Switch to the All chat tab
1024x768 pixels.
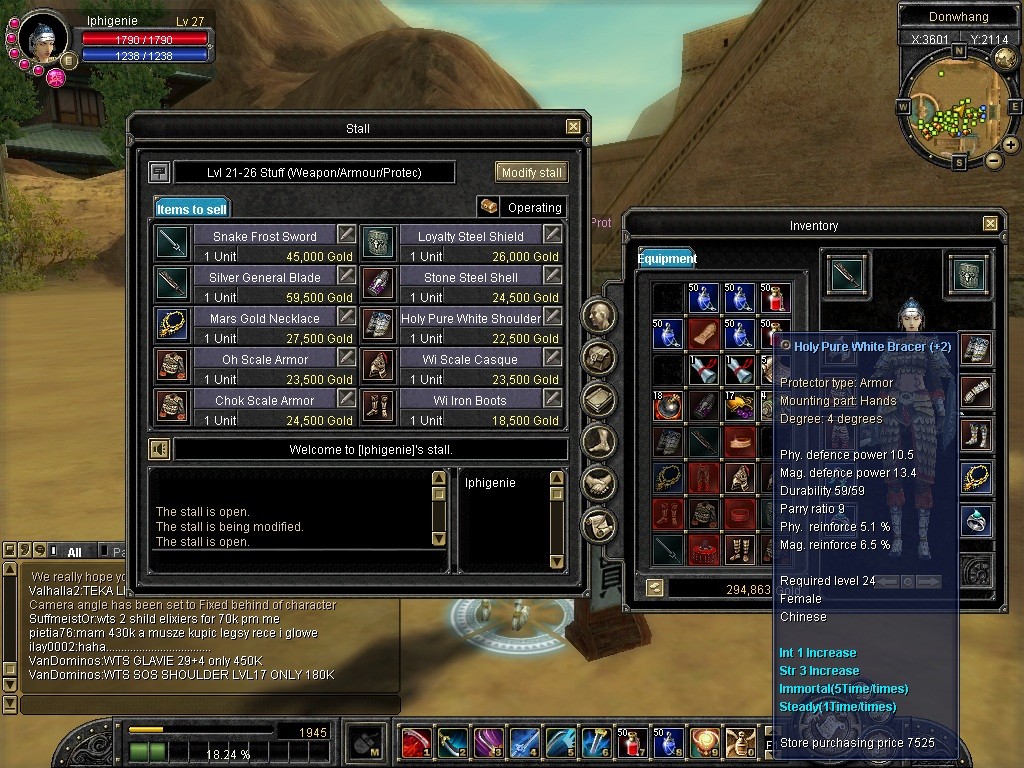pos(74,551)
